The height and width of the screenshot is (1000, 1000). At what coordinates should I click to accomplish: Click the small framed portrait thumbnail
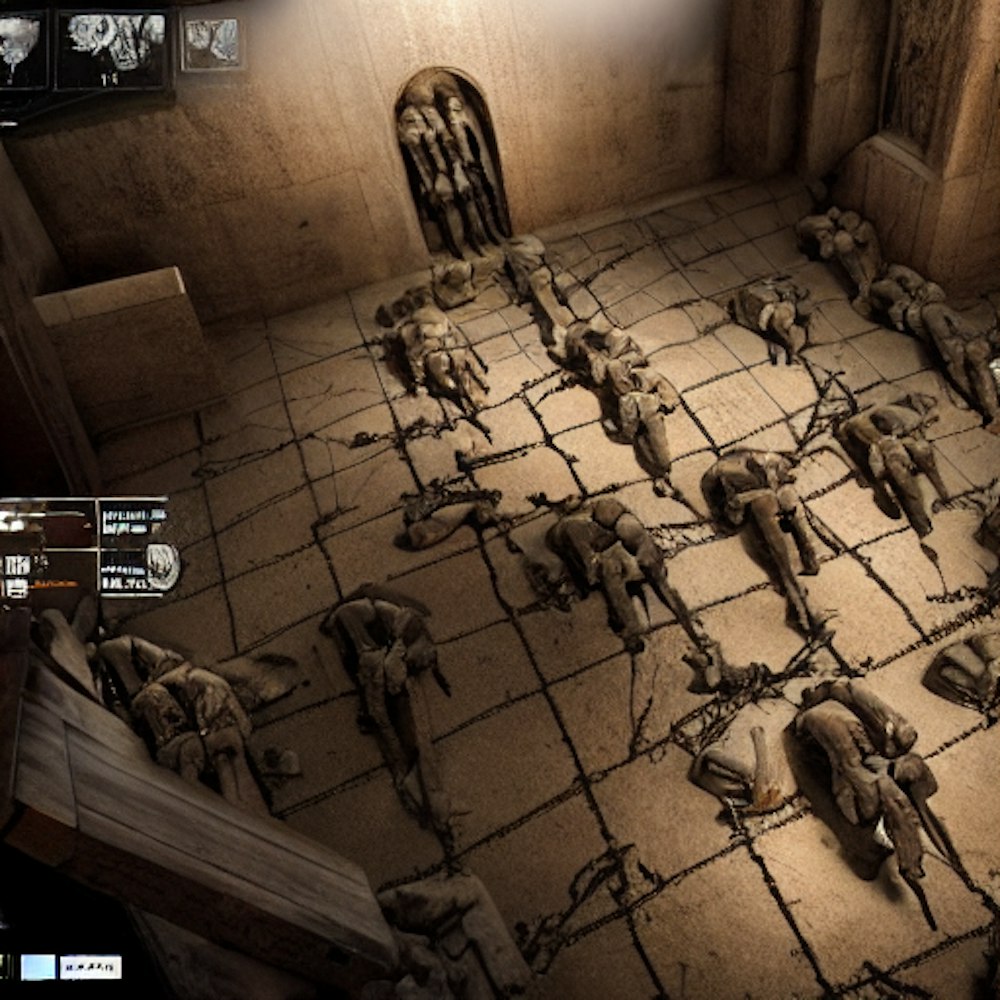(211, 44)
